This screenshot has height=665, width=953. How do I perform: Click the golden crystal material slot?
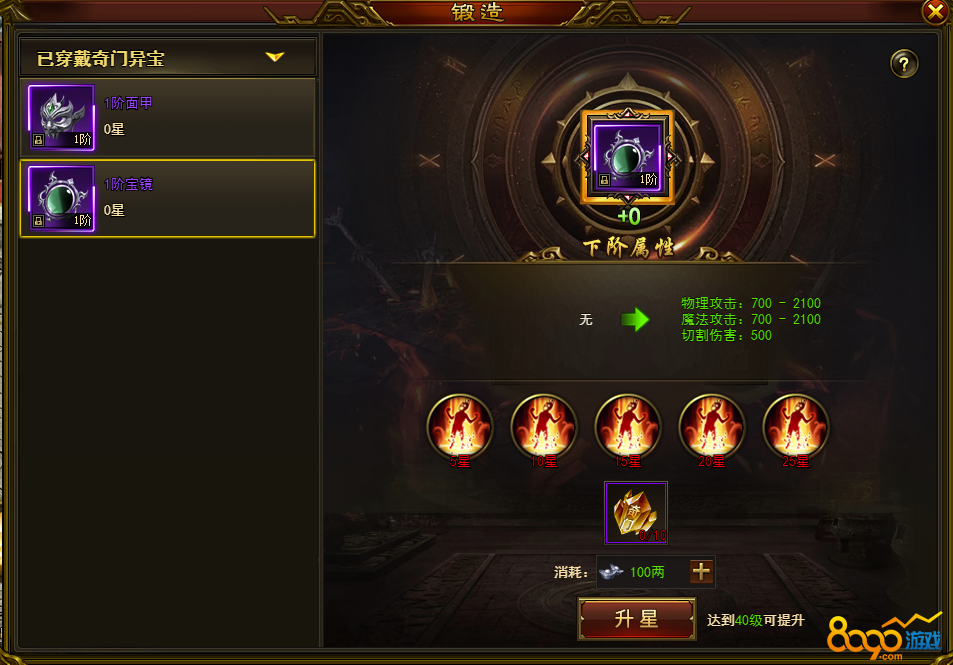pos(637,512)
